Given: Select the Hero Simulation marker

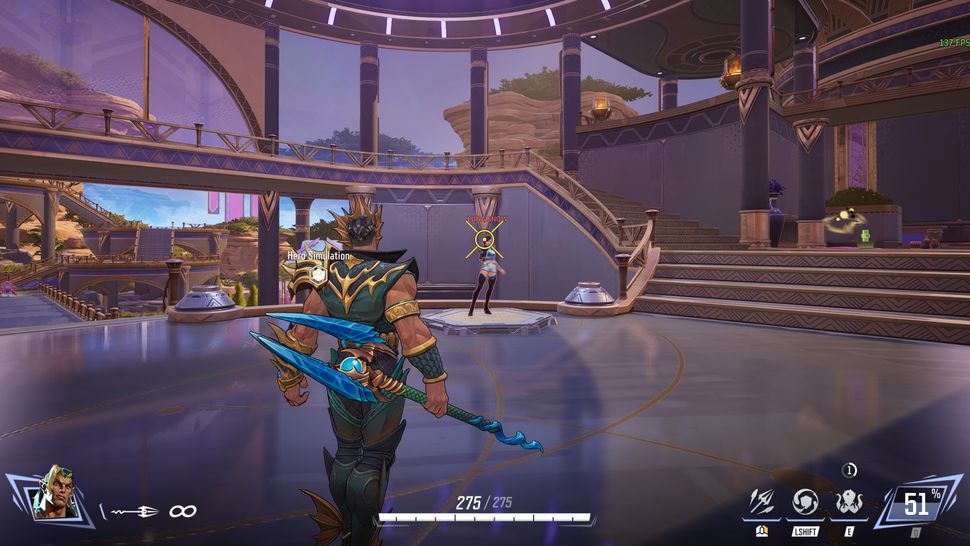Looking at the screenshot, I should click(x=318, y=273).
